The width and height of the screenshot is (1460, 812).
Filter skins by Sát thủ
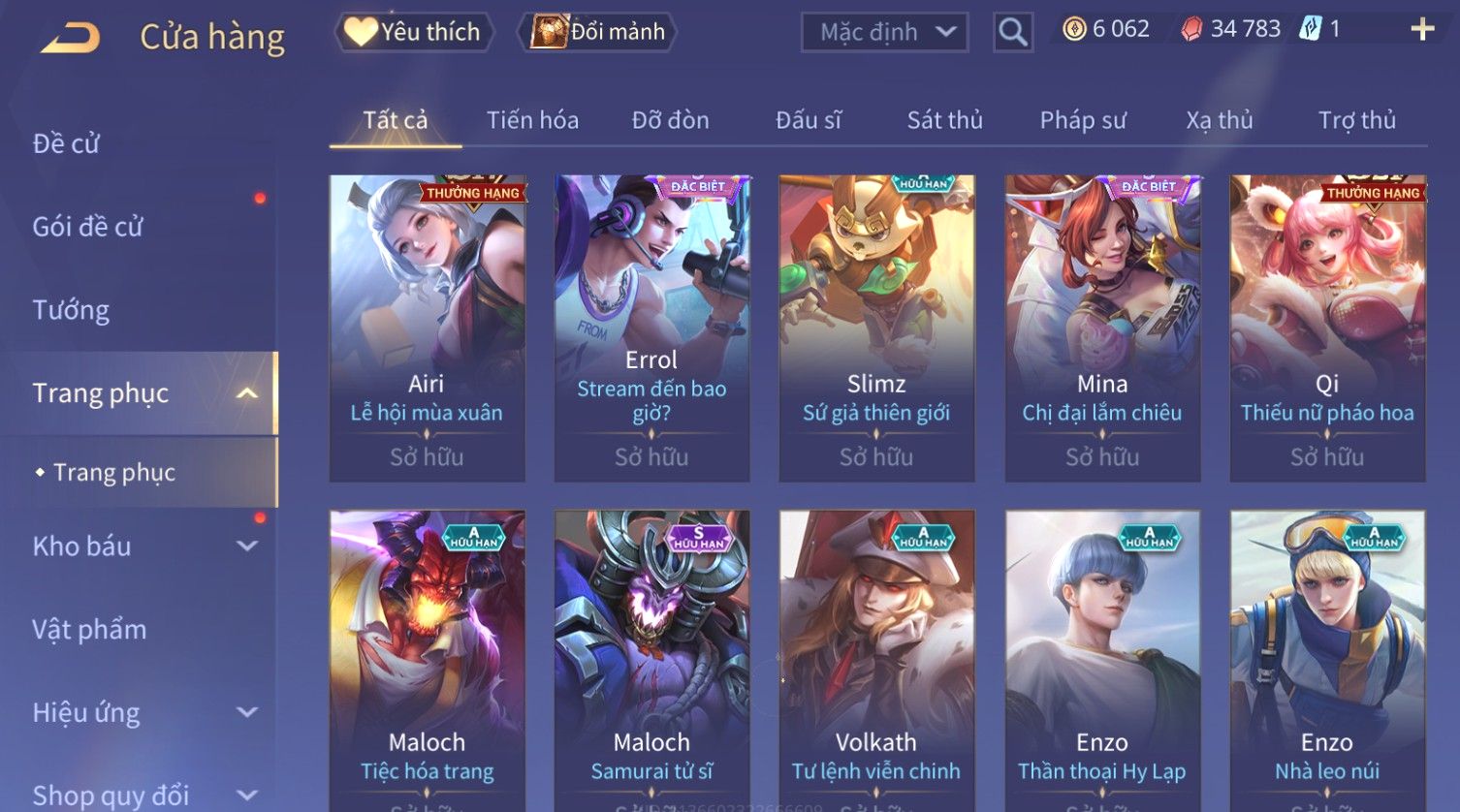point(944,120)
